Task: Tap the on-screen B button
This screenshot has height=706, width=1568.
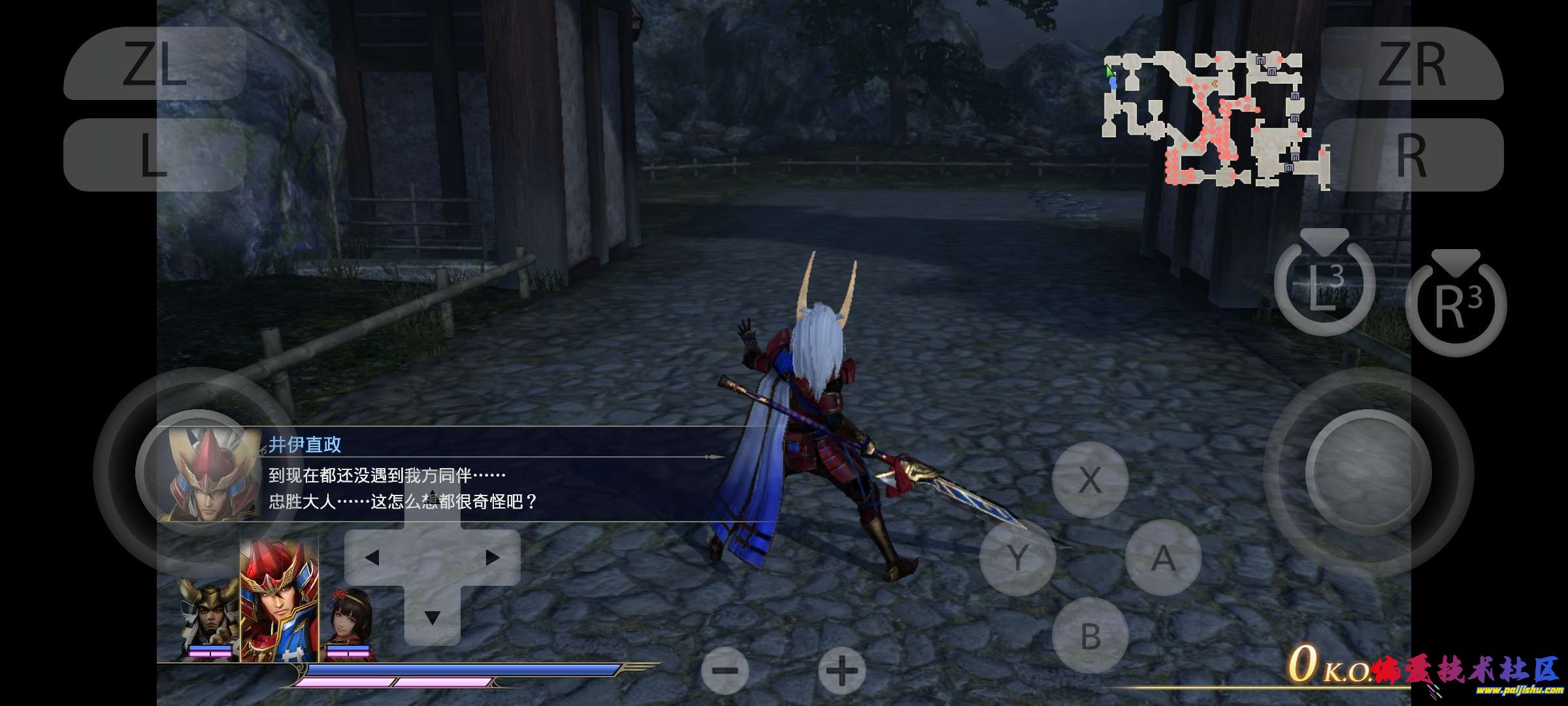Action: (x=1090, y=635)
